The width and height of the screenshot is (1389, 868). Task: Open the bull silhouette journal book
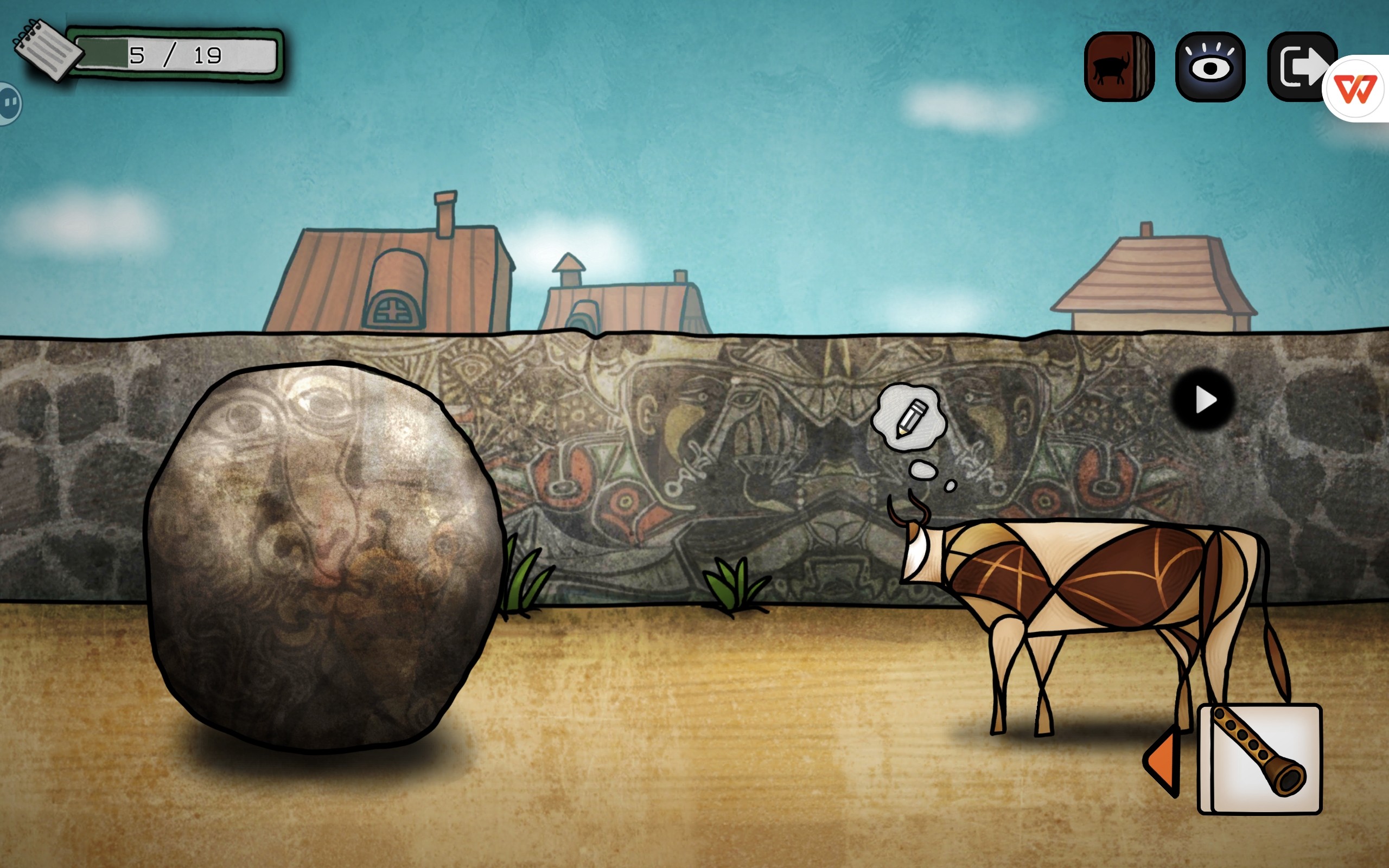(1119, 67)
